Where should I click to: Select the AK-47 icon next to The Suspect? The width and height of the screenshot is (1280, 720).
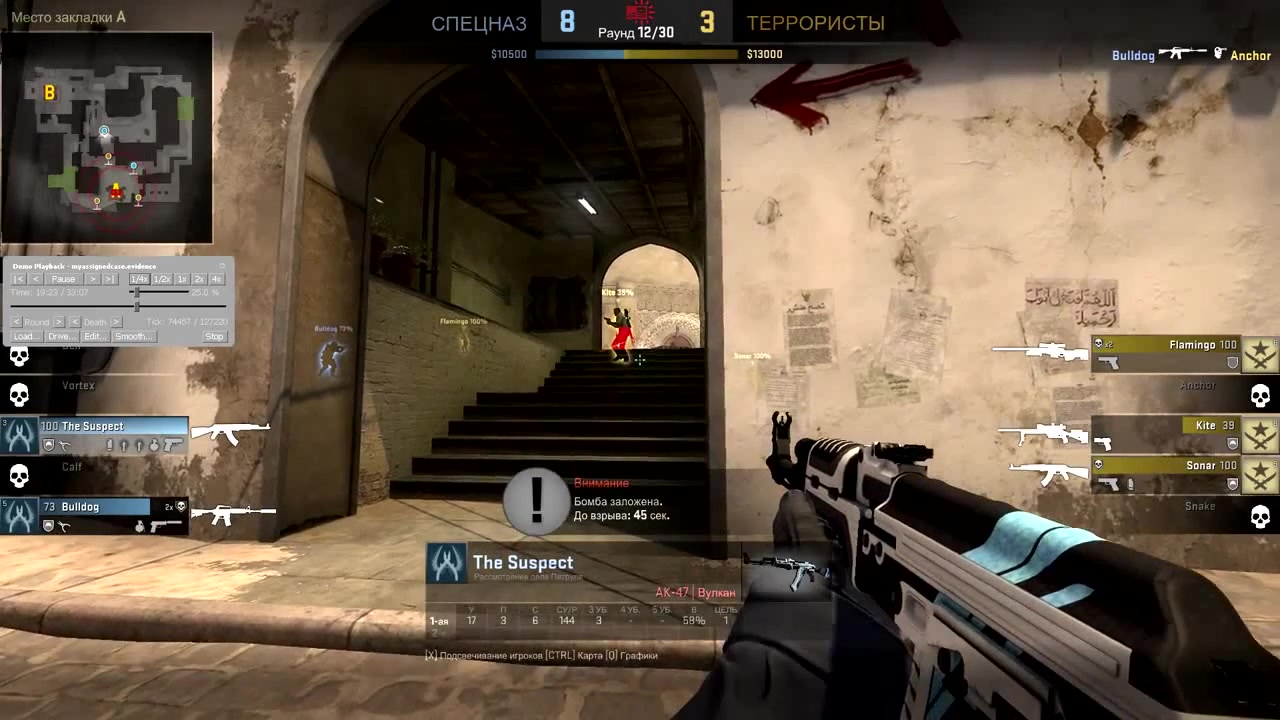[231, 430]
